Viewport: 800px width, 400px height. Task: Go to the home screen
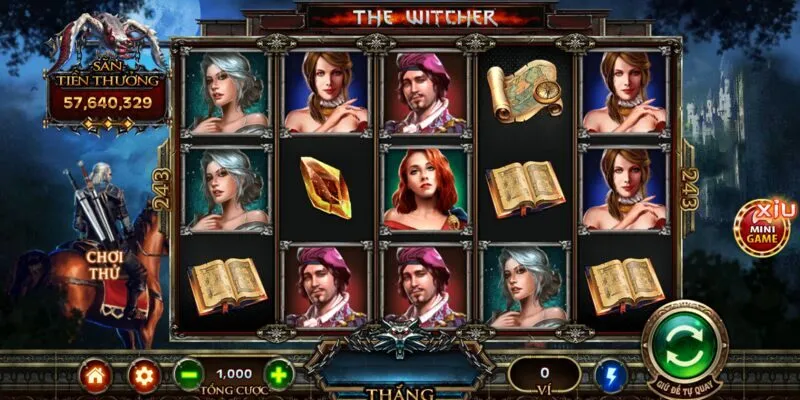point(94,376)
